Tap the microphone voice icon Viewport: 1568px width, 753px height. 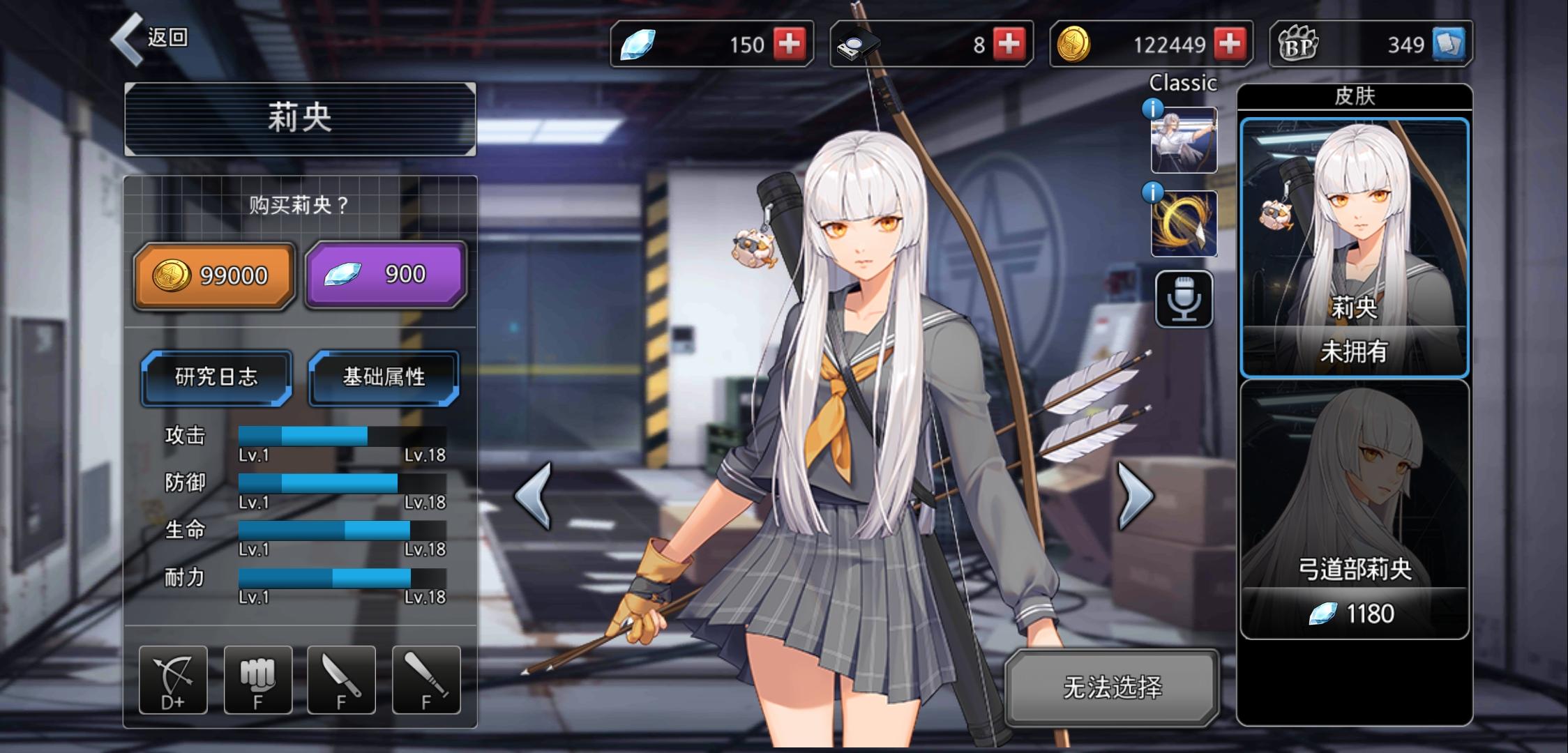[1184, 300]
